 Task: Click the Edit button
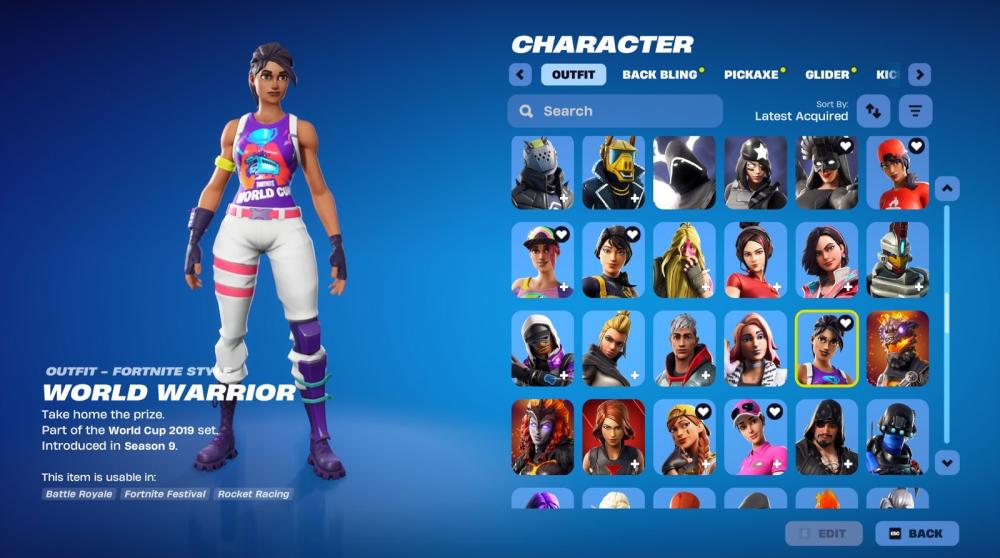pyautogui.click(x=824, y=534)
